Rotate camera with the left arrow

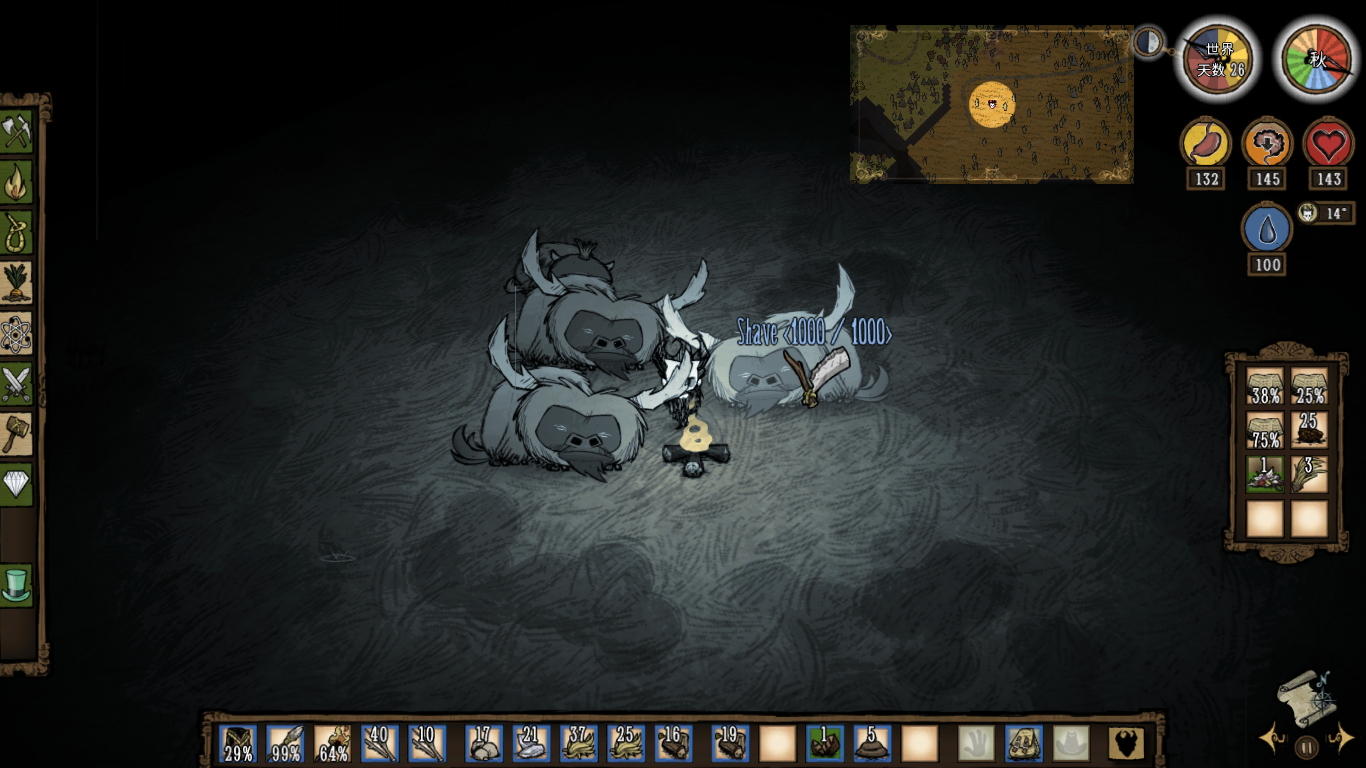[1273, 740]
